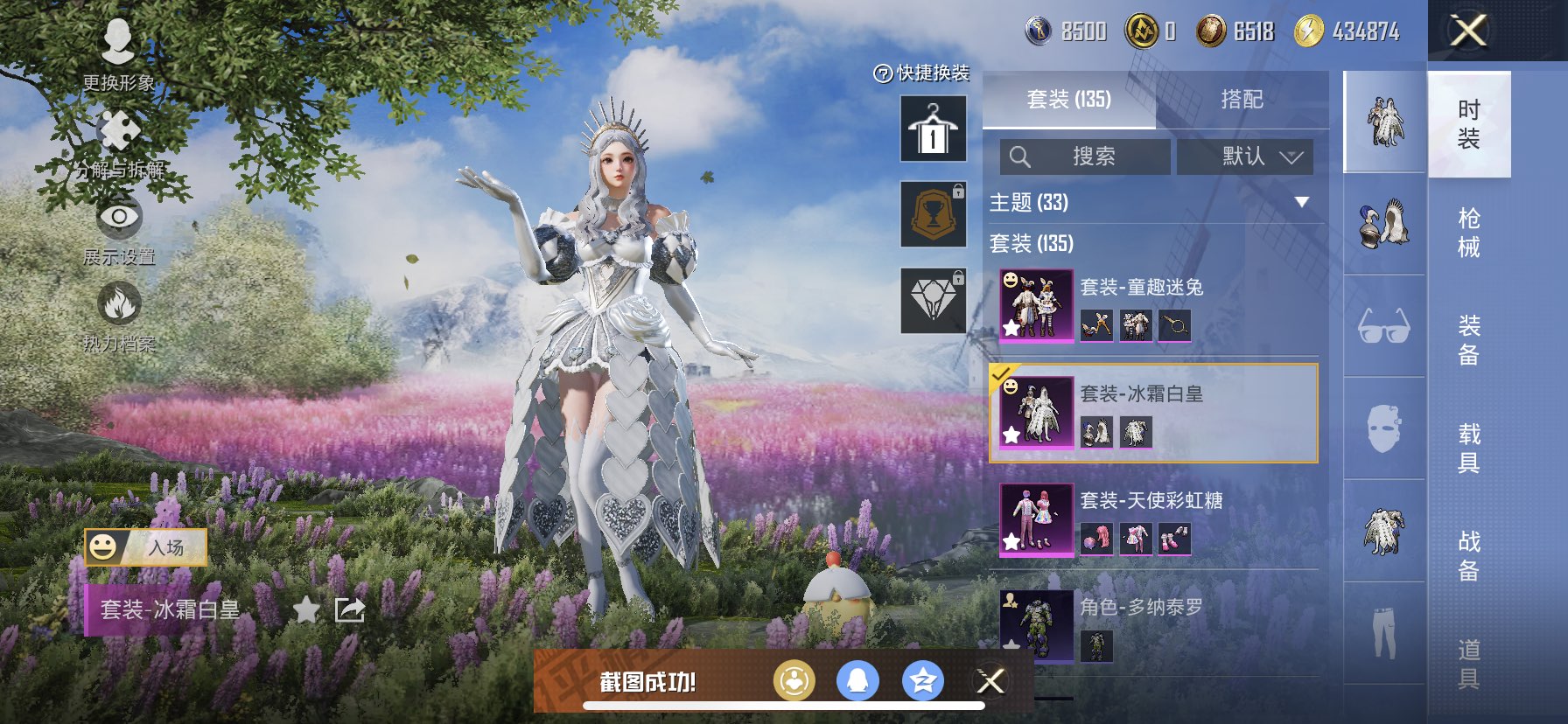This screenshot has height=724, width=1568.
Task: Expand the 主题 (33) section
Action: coord(1301,202)
